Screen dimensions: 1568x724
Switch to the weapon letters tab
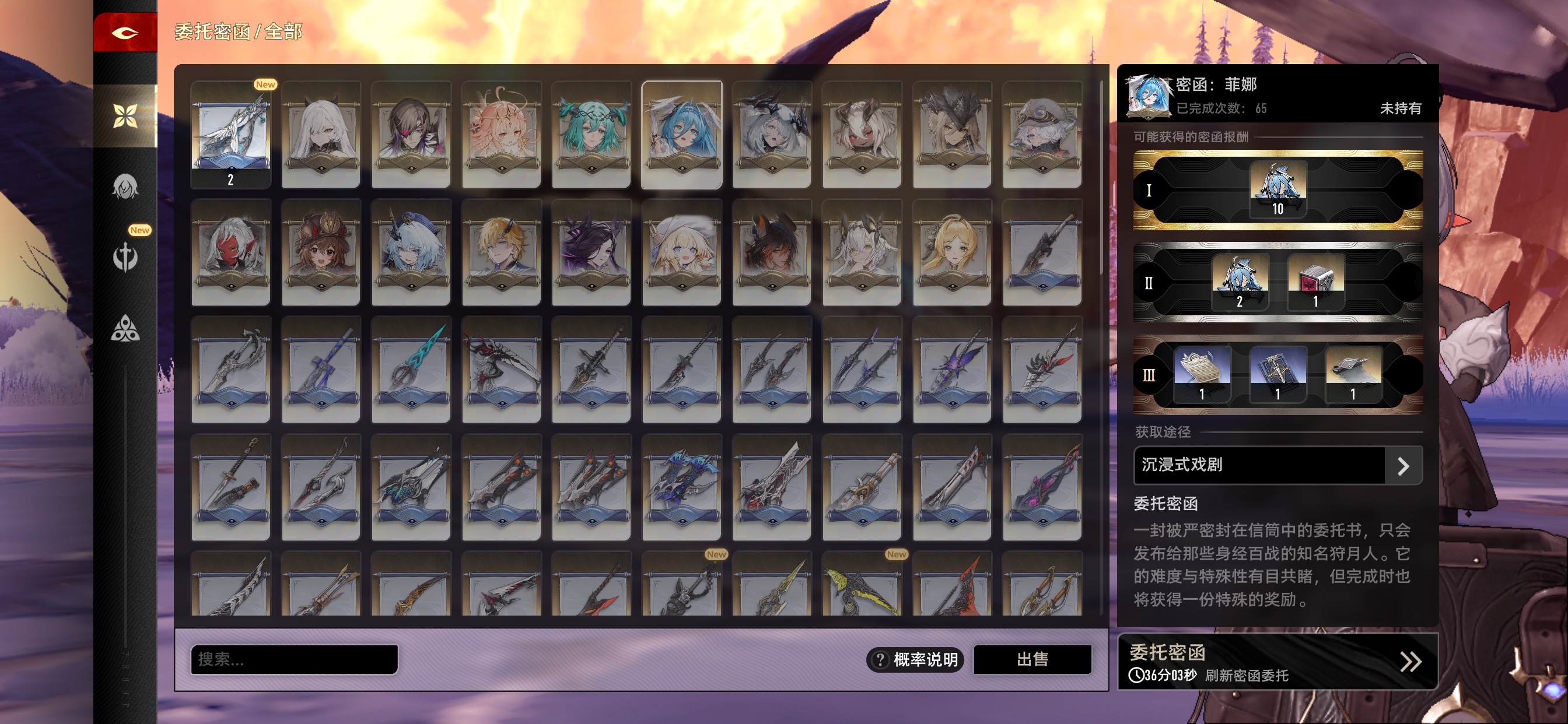[125, 256]
